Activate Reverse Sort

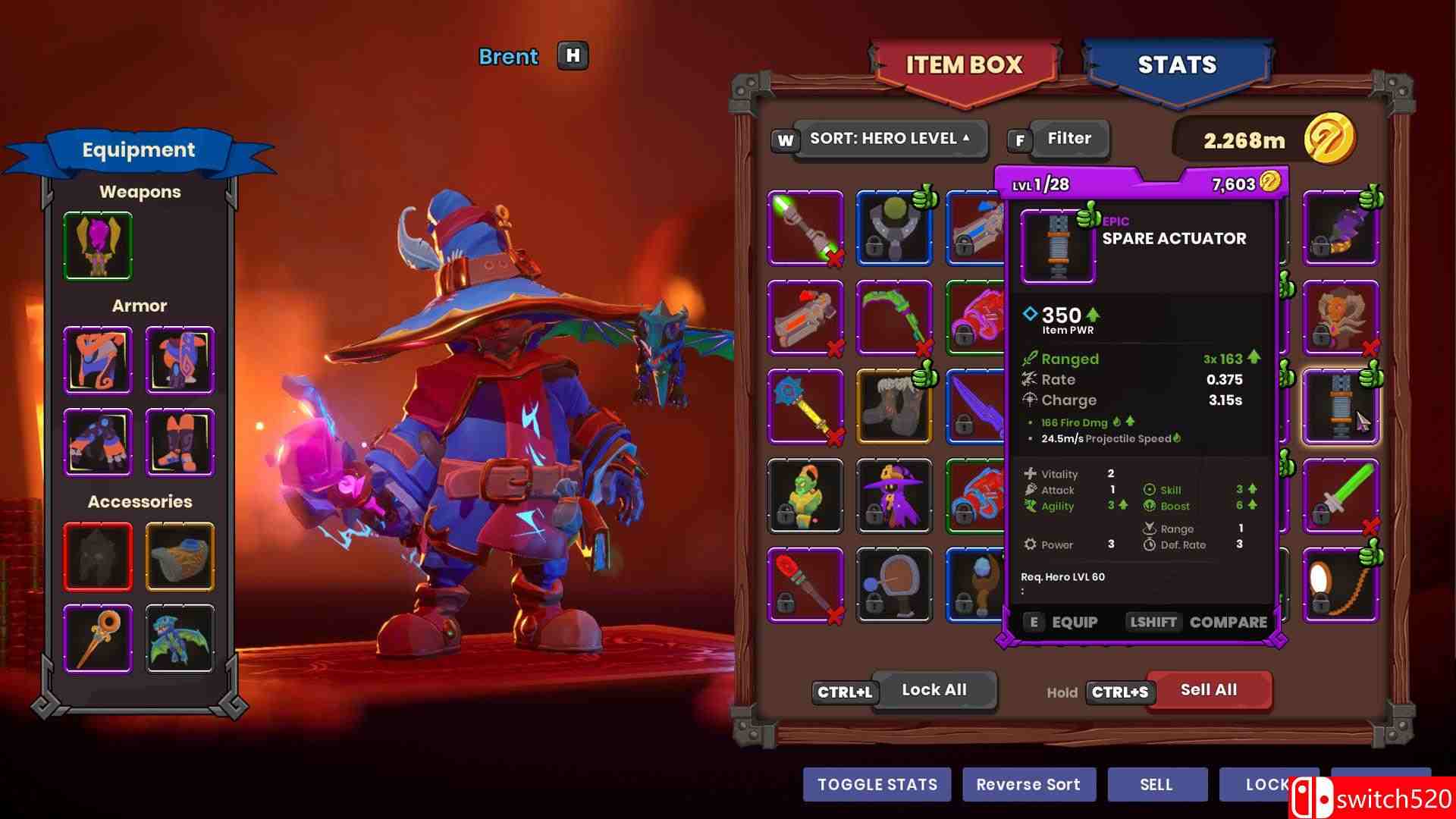(x=1028, y=785)
